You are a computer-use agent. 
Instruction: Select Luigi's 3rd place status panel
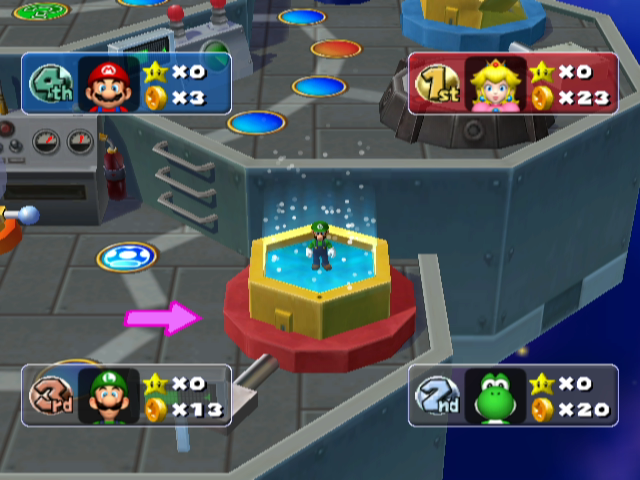(x=126, y=395)
